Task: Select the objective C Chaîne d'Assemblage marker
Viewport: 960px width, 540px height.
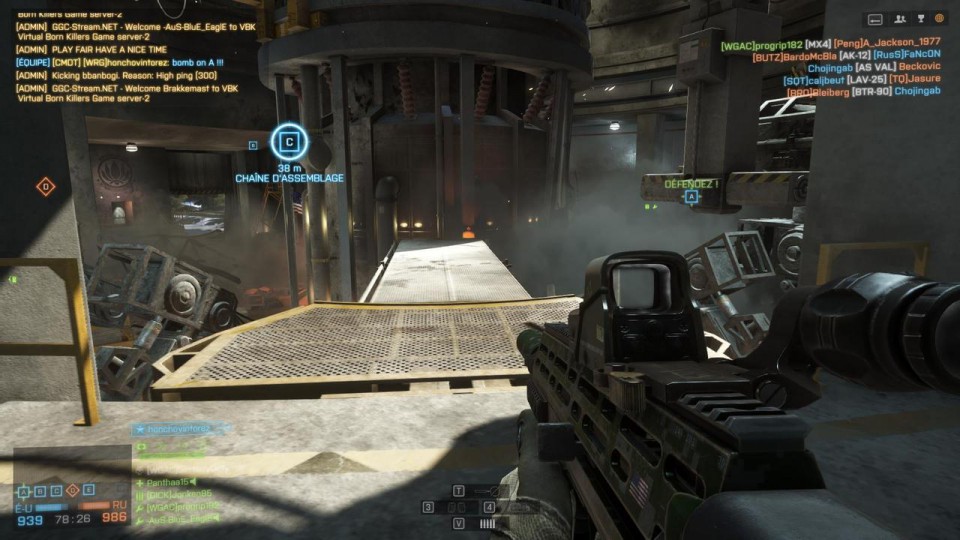Action: [x=289, y=141]
